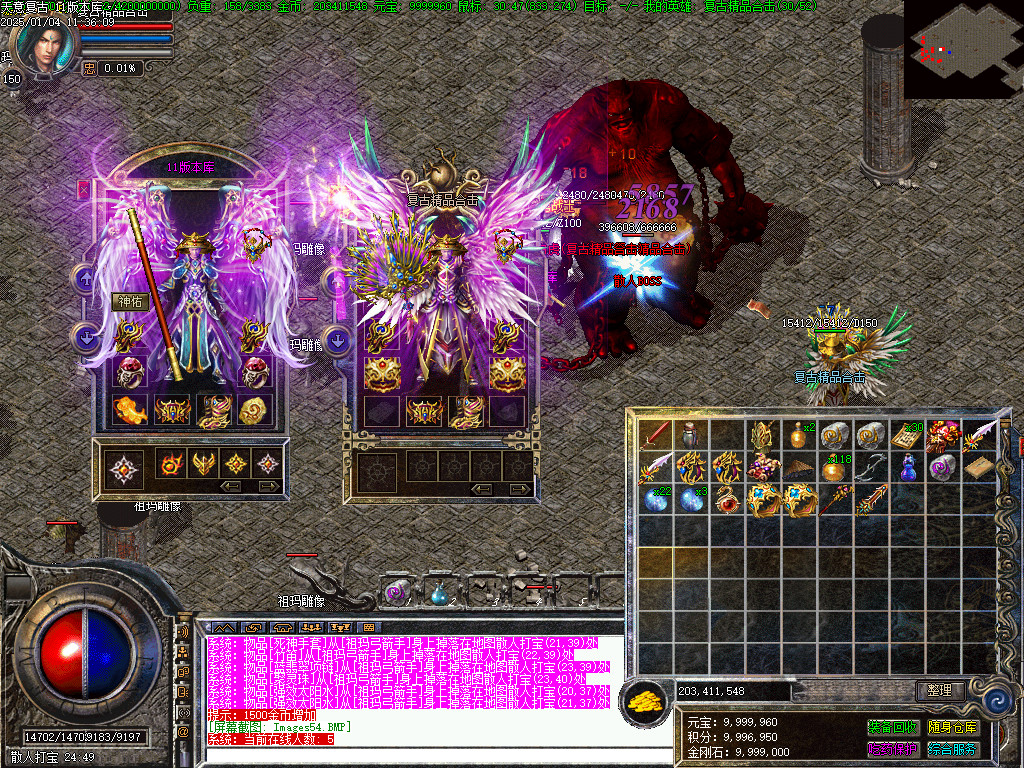1024x768 pixels.
Task: Click the up arrow on the left character panel
Action: [x=85, y=278]
